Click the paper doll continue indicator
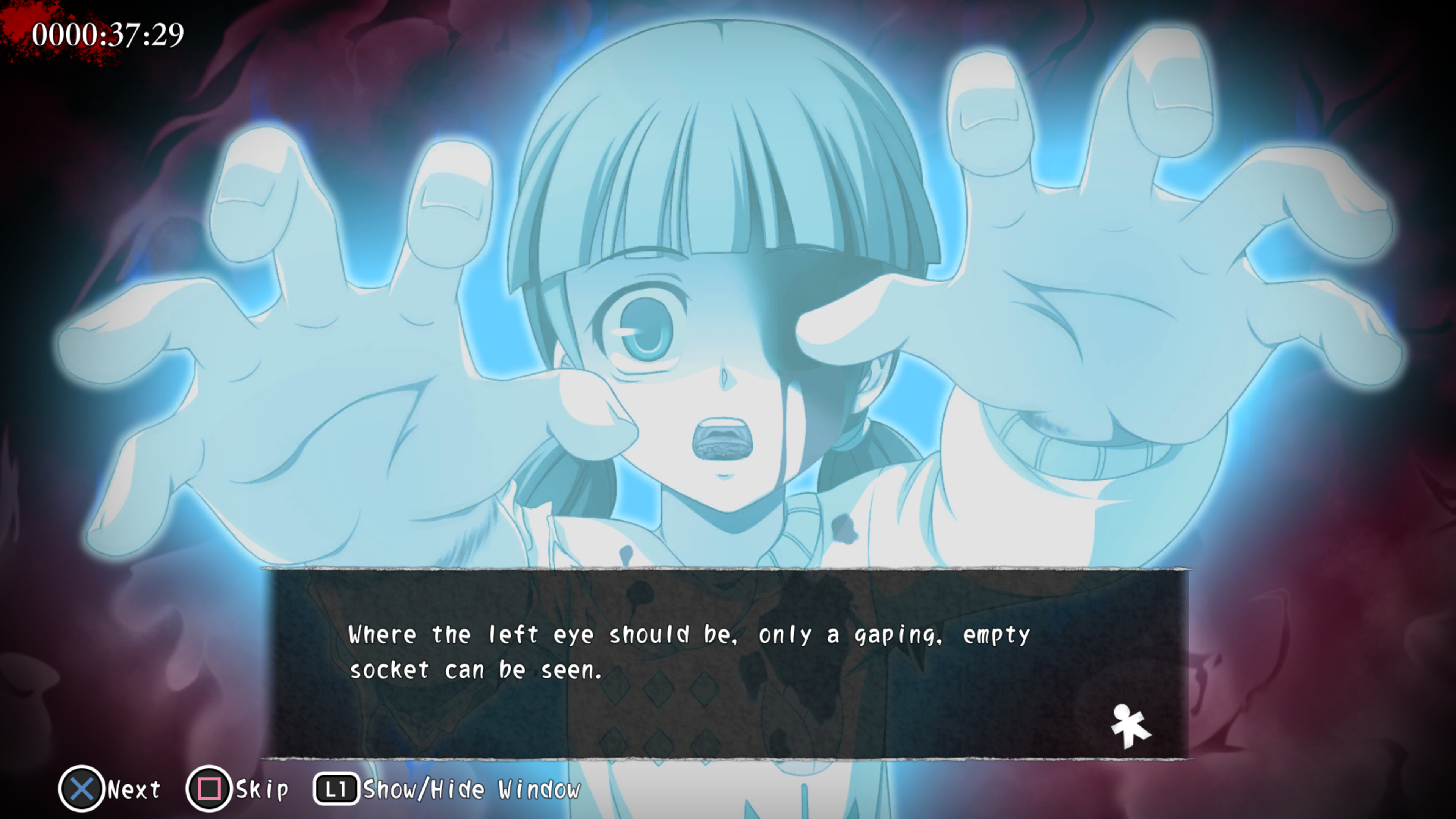The height and width of the screenshot is (819, 1456). pyautogui.click(x=1129, y=726)
